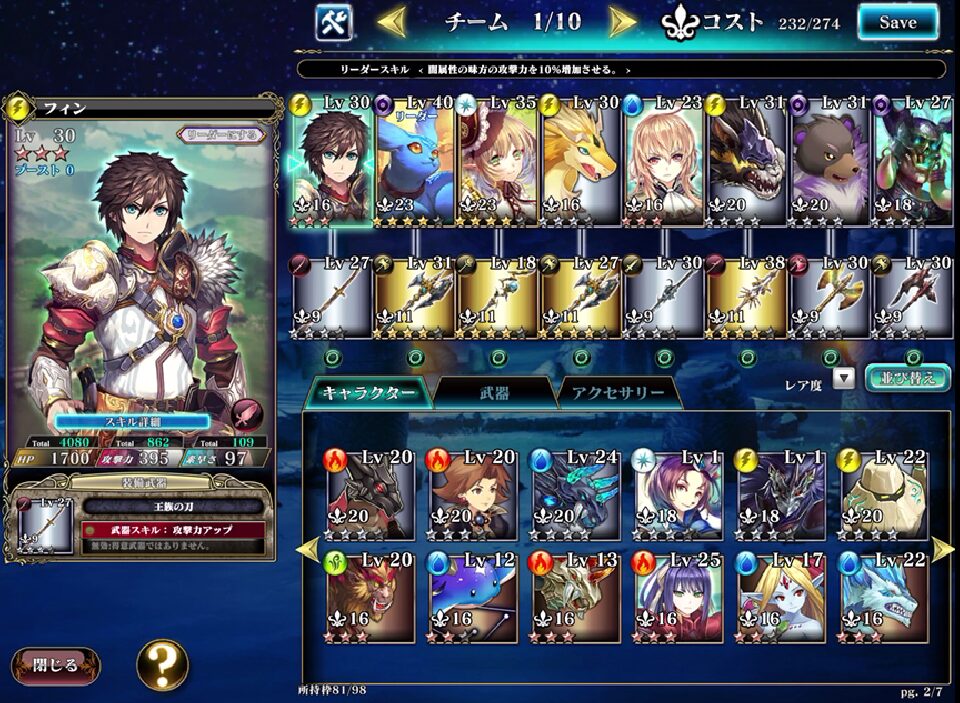Viewport: 960px width, 703px height.
Task: Open the レア度 sort dropdown
Action: (x=843, y=379)
